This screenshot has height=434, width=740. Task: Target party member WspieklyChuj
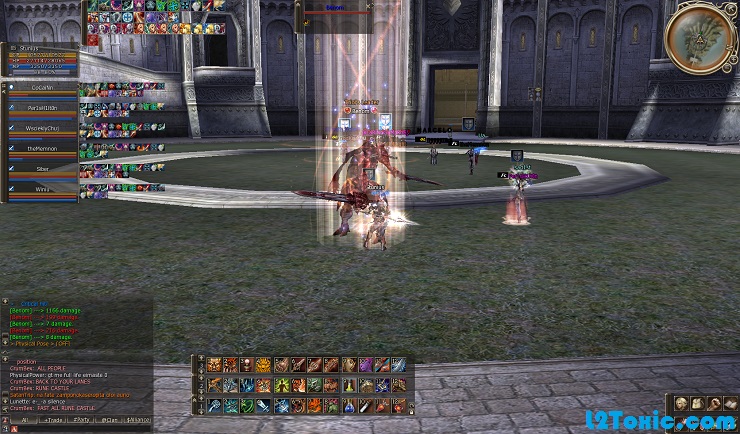[x=41, y=128]
